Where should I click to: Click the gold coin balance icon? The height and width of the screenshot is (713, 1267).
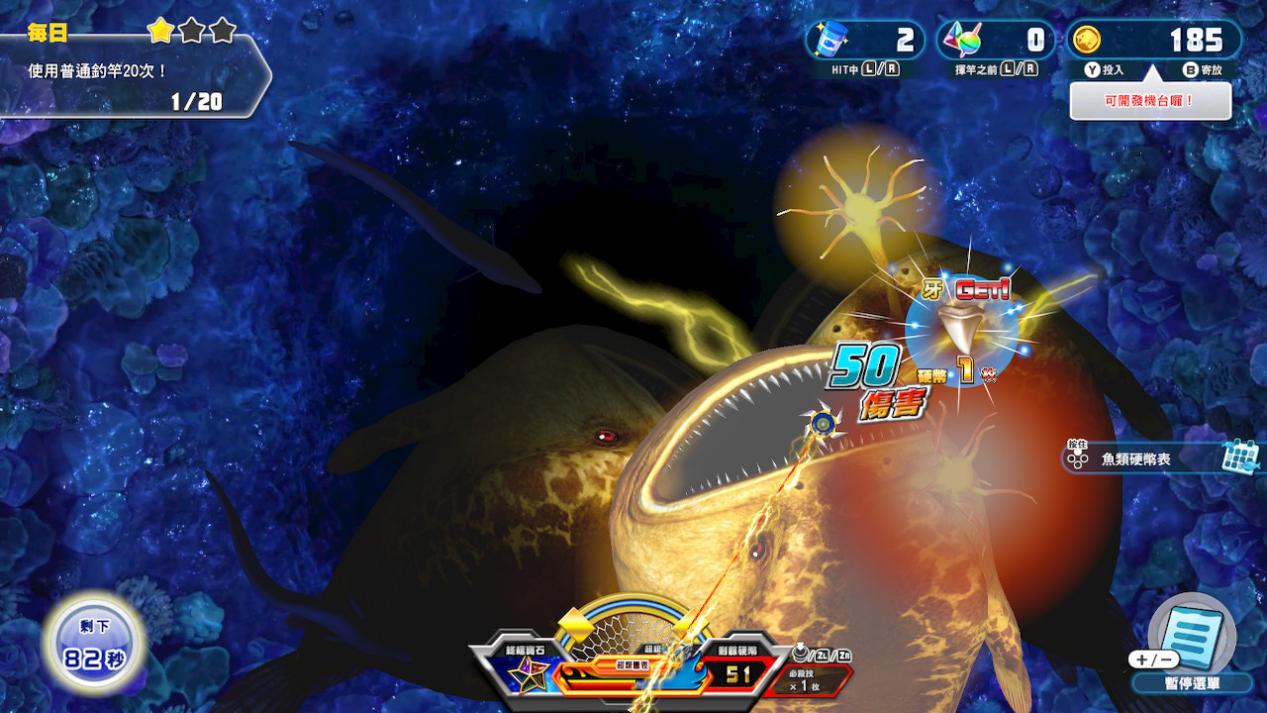point(1087,40)
